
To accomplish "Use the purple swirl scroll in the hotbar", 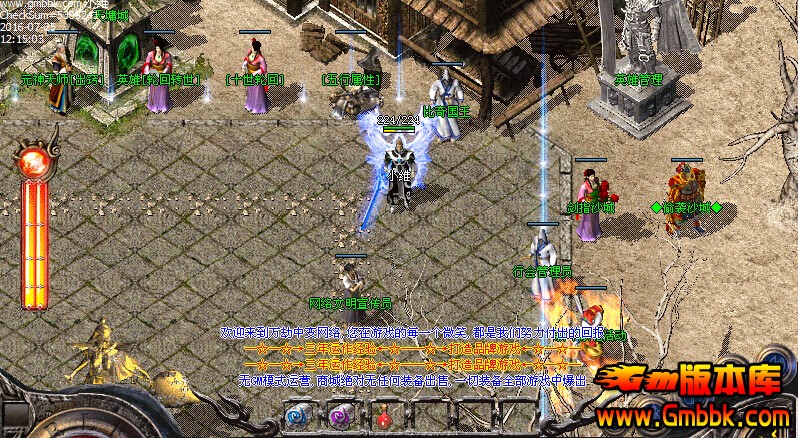I will pyautogui.click(x=339, y=416).
